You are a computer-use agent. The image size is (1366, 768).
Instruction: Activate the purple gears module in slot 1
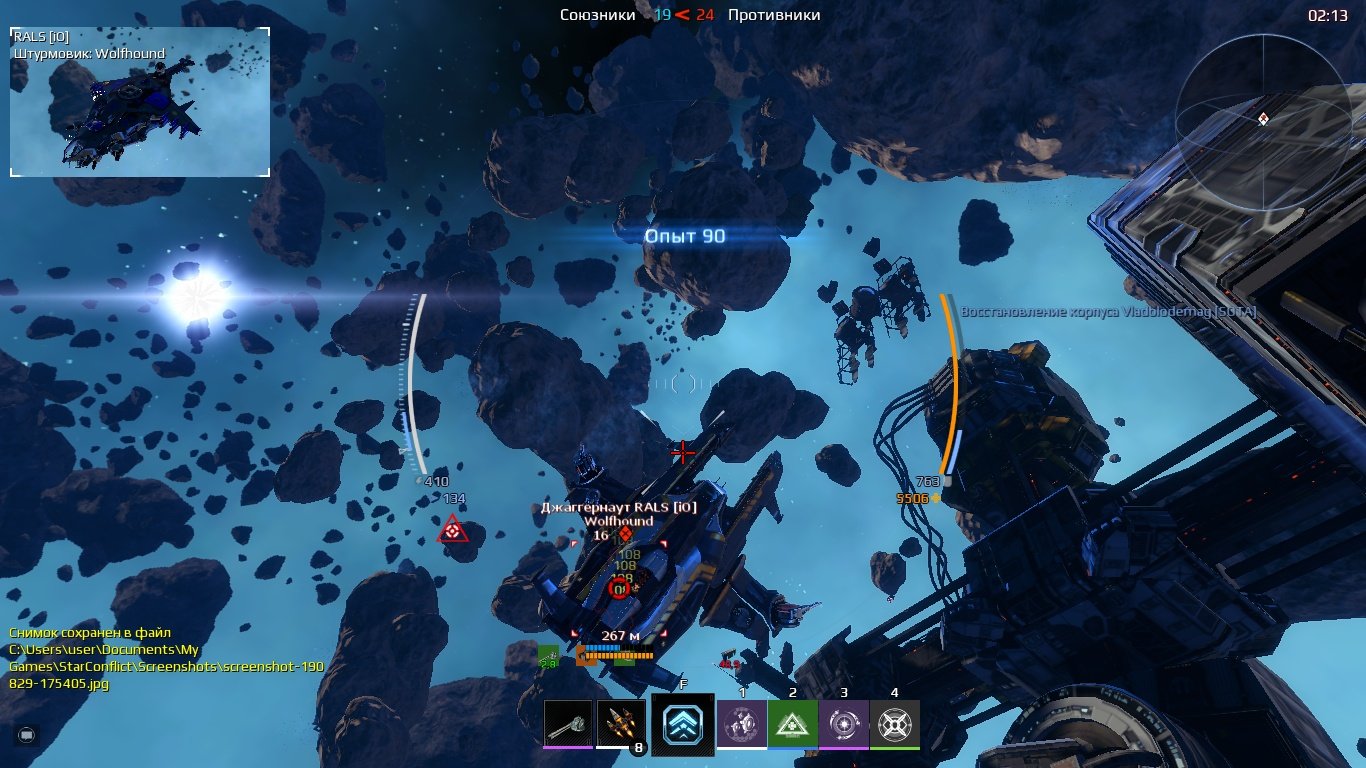point(742,723)
